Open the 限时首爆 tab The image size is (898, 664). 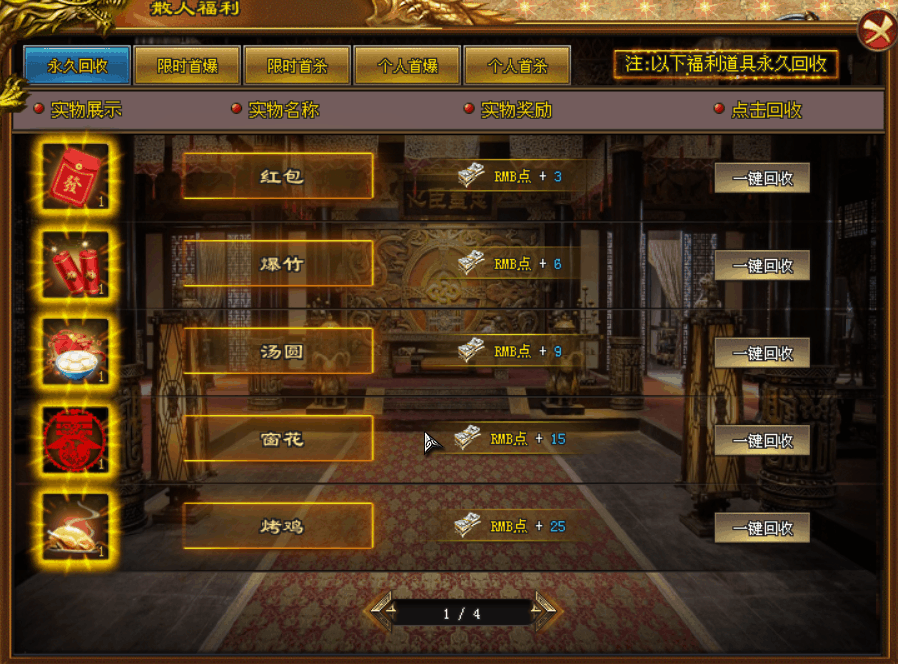coord(187,67)
